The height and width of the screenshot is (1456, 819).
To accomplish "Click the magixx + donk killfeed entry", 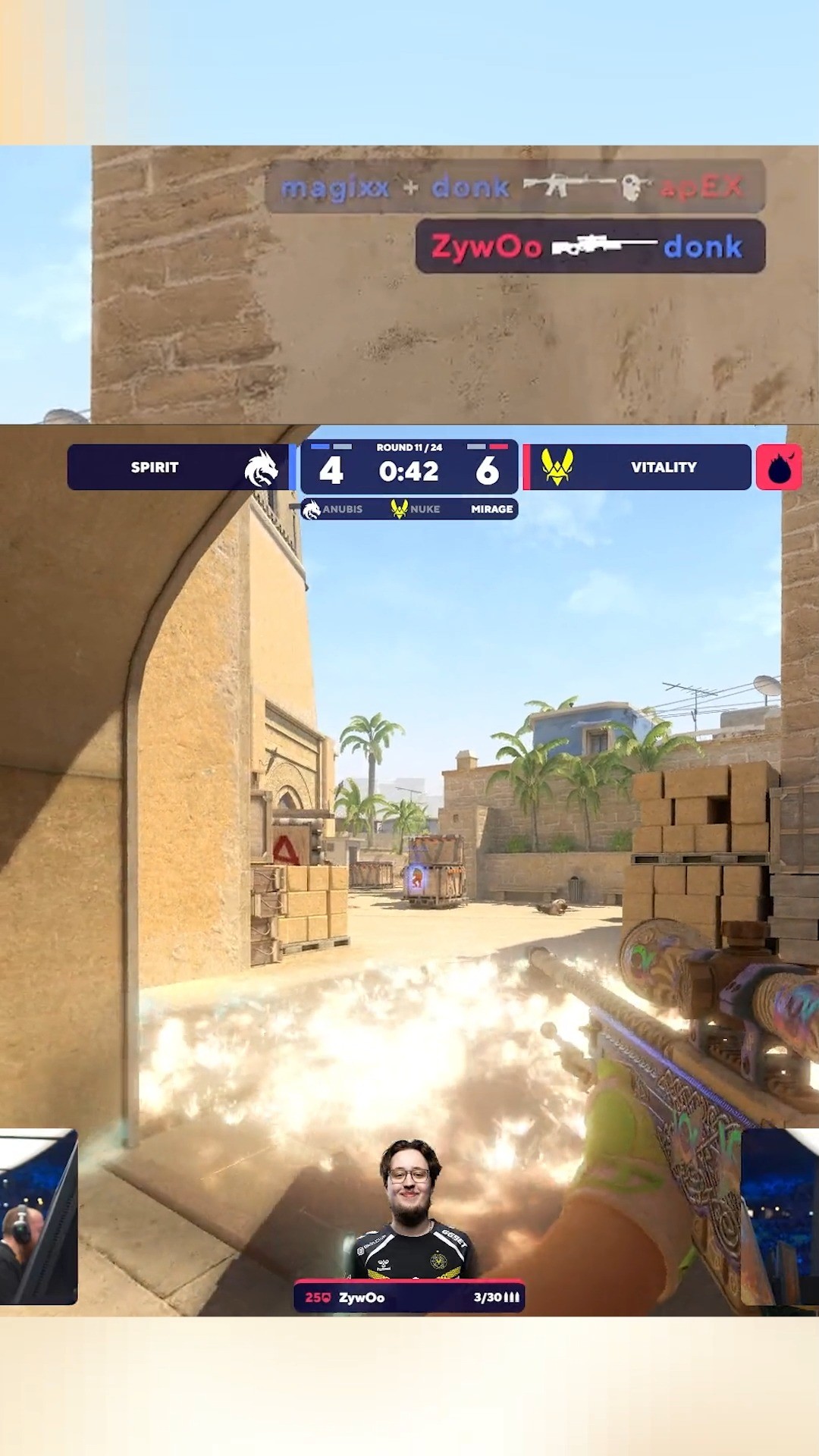I will tap(513, 187).
